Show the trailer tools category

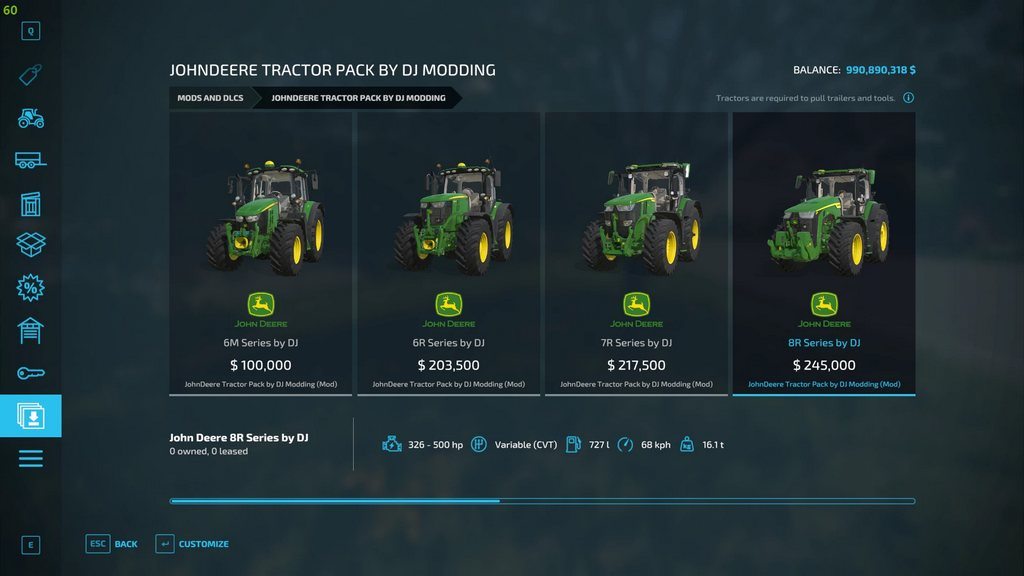coord(31,160)
